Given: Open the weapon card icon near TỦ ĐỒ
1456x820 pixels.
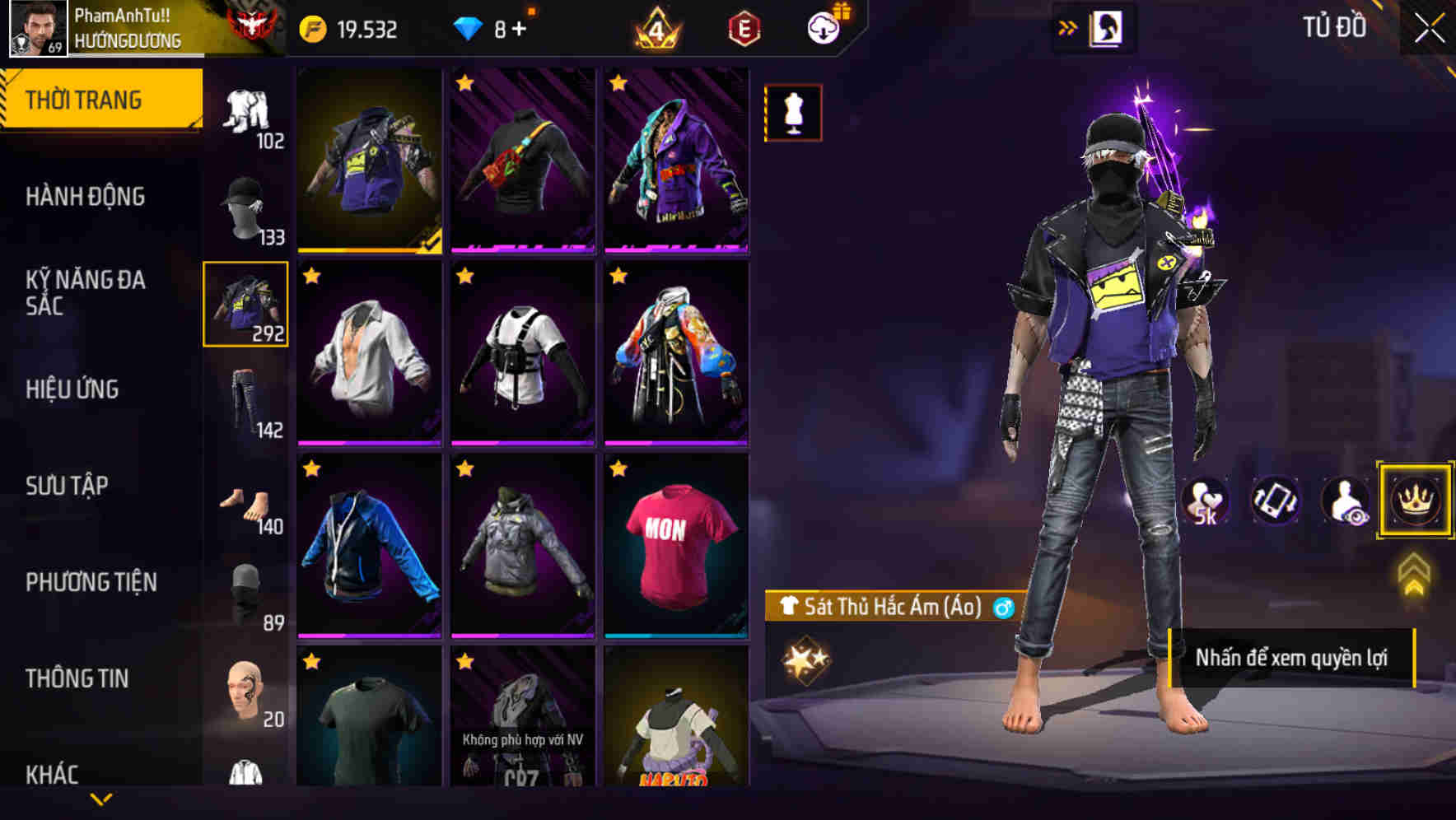Looking at the screenshot, I should pos(1104,27).
